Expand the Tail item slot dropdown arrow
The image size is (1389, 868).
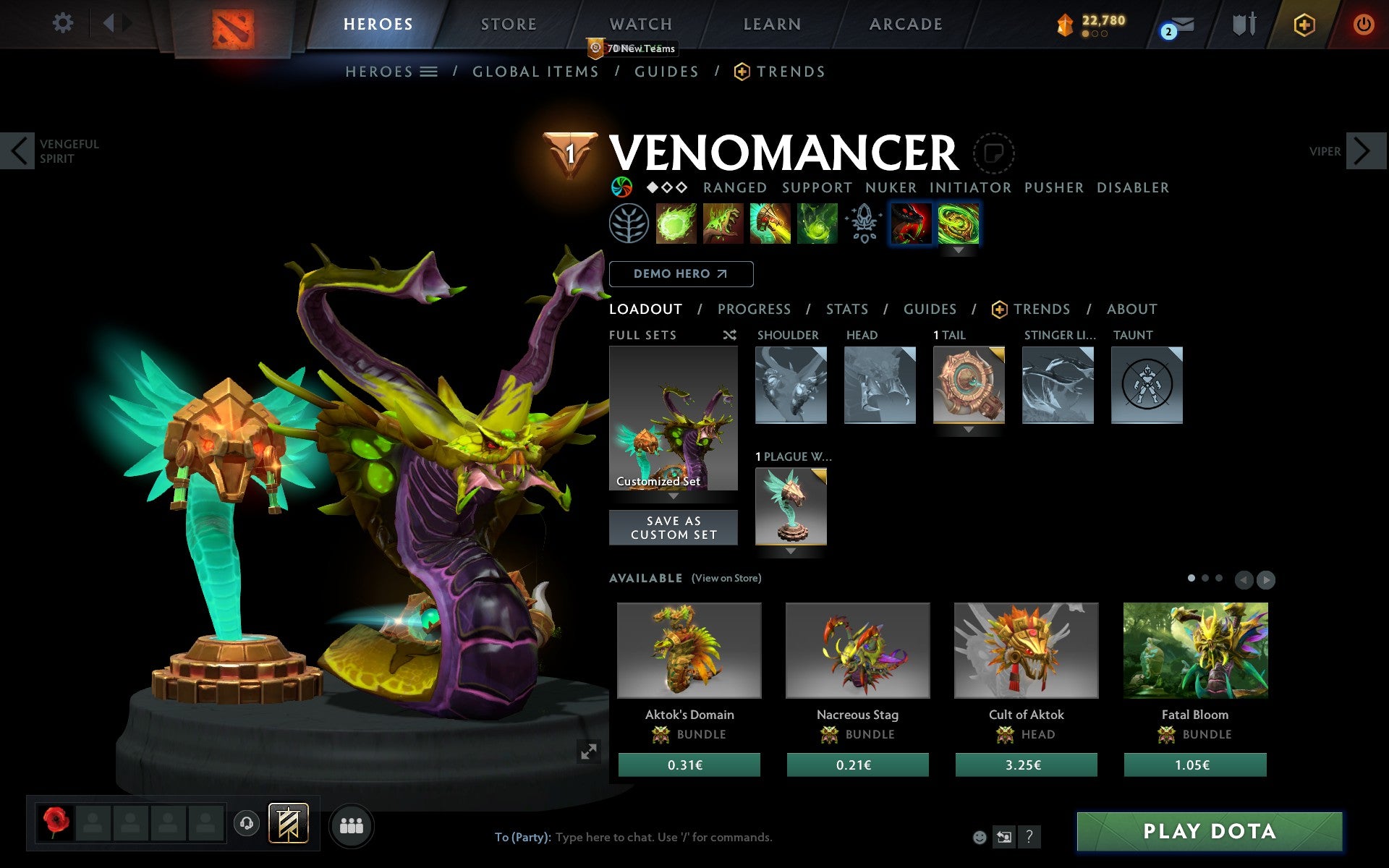(x=969, y=427)
